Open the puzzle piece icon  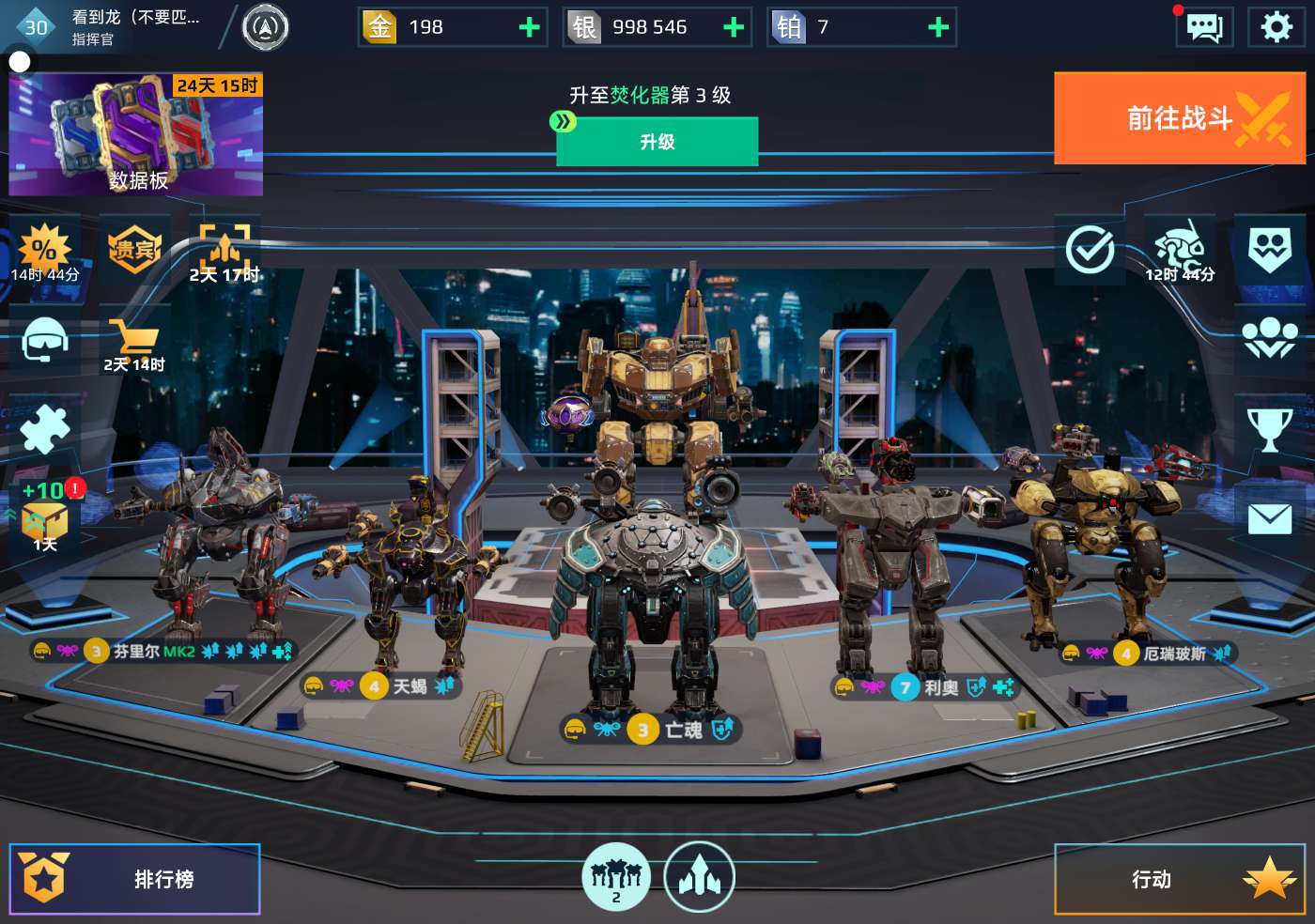pyautogui.click(x=44, y=431)
